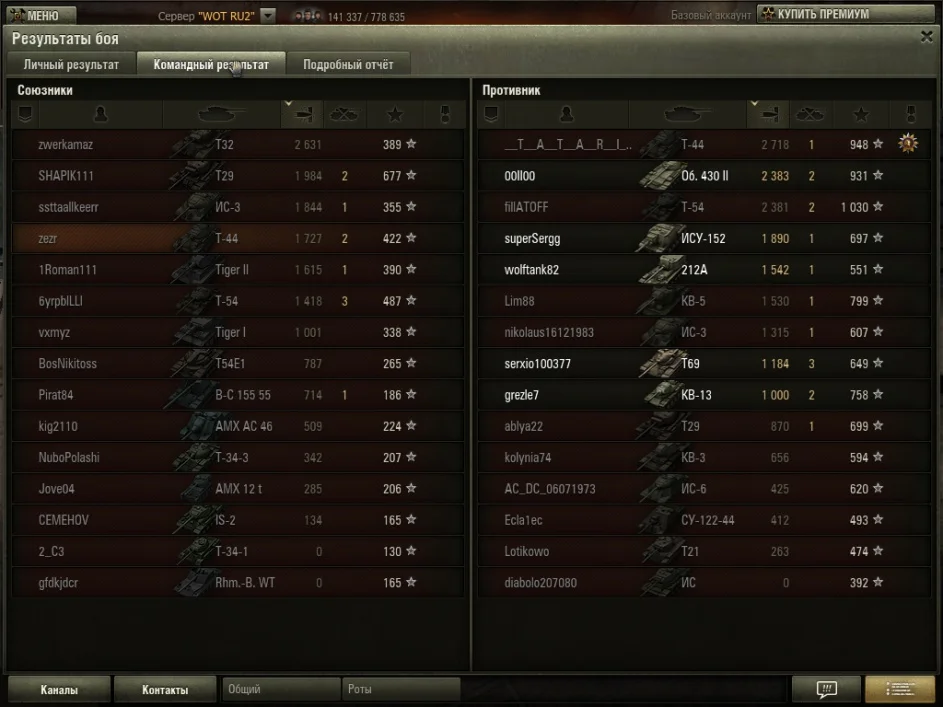Open the WOT RU2 server dropdown
The image size is (943, 707).
pyautogui.click(x=268, y=16)
